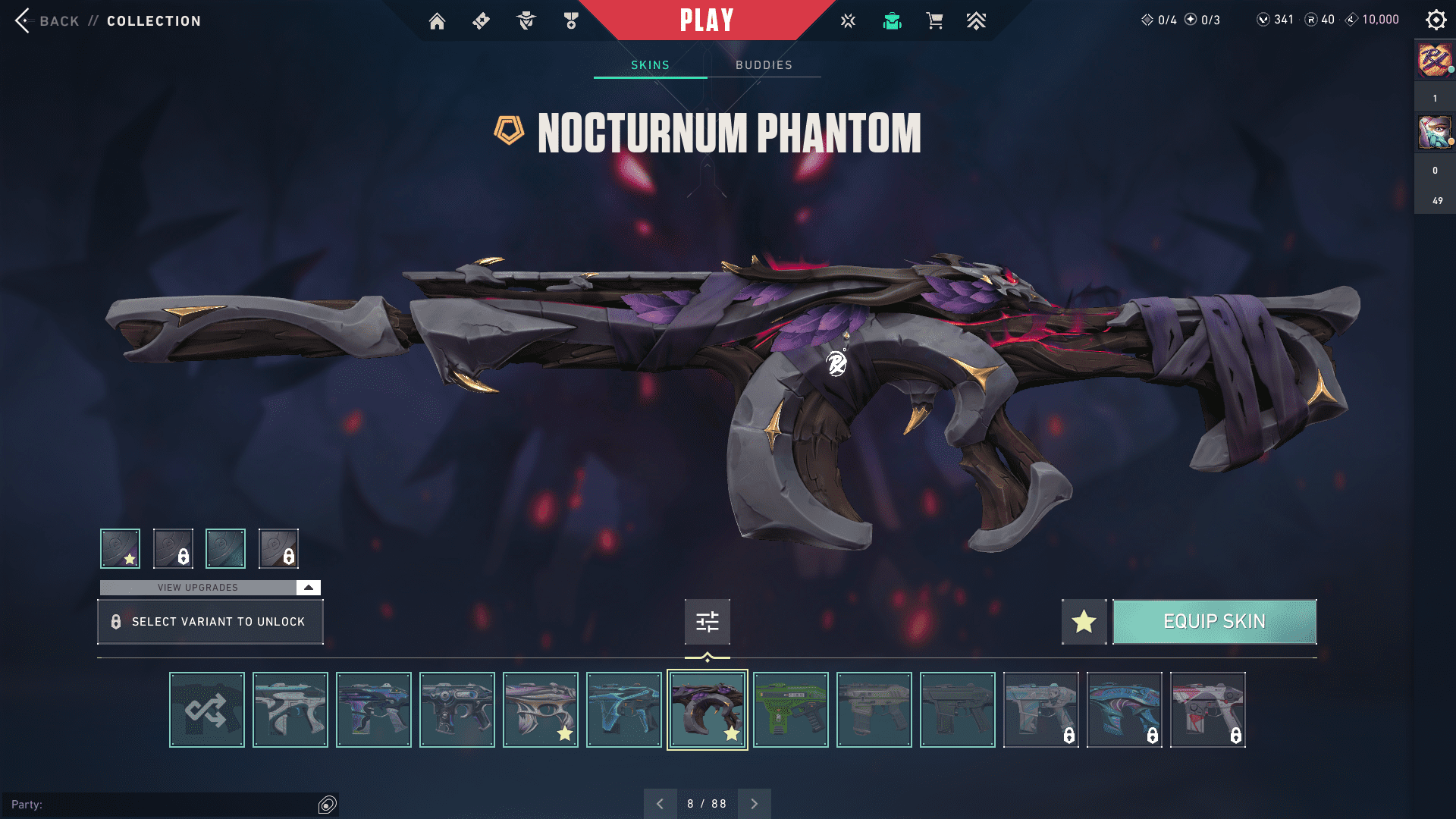Select the selected Nocturnum skin thumbnail

707,710
